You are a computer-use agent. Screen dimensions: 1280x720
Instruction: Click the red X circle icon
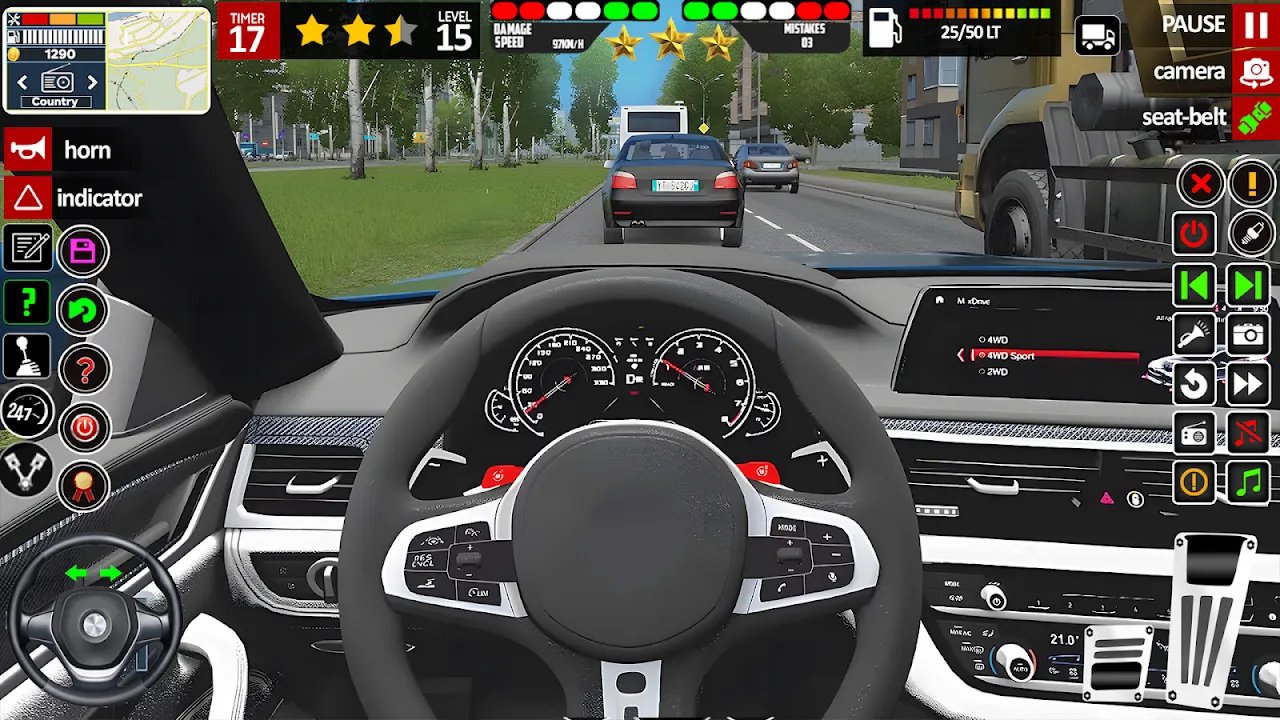coord(1201,184)
